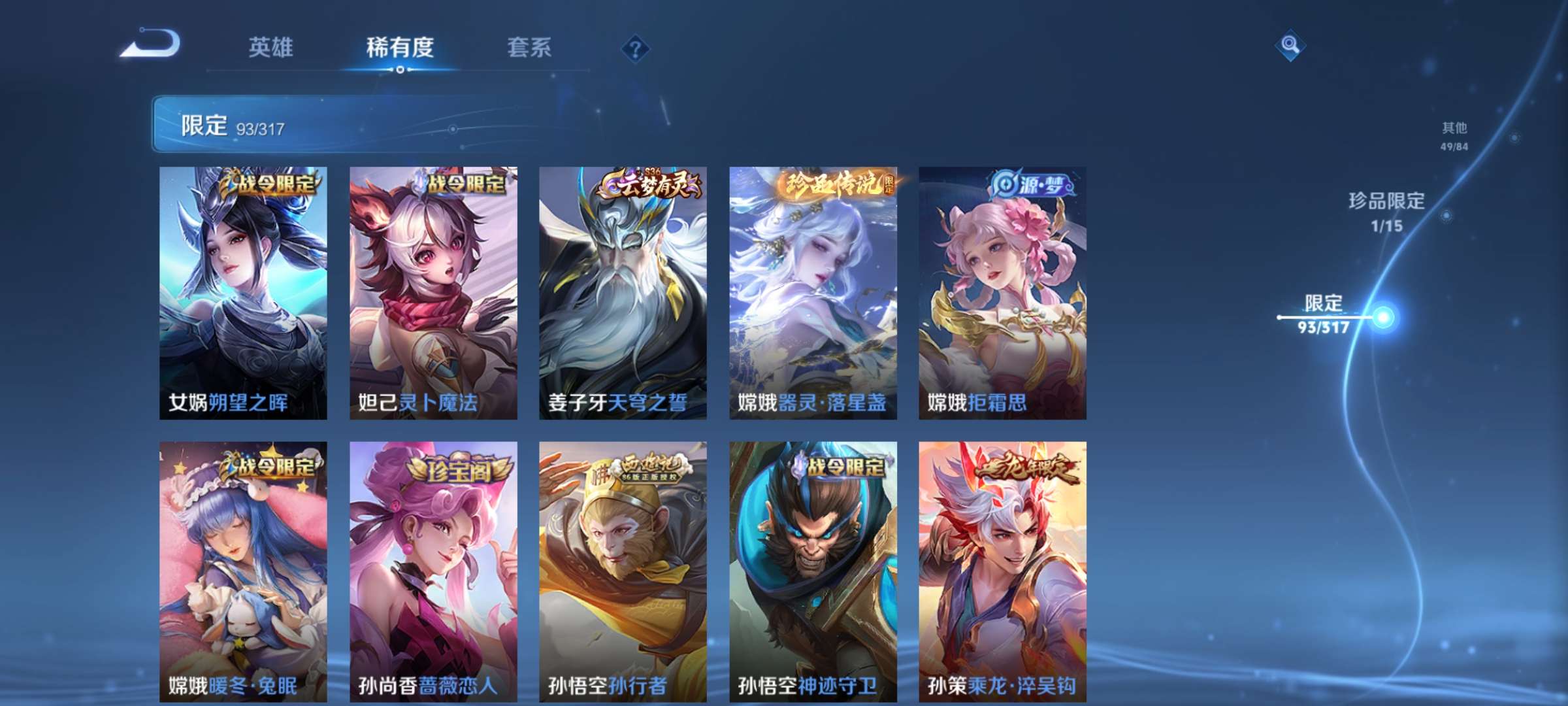This screenshot has width=1568, height=706.
Task: Click the help question mark icon
Action: 632,47
